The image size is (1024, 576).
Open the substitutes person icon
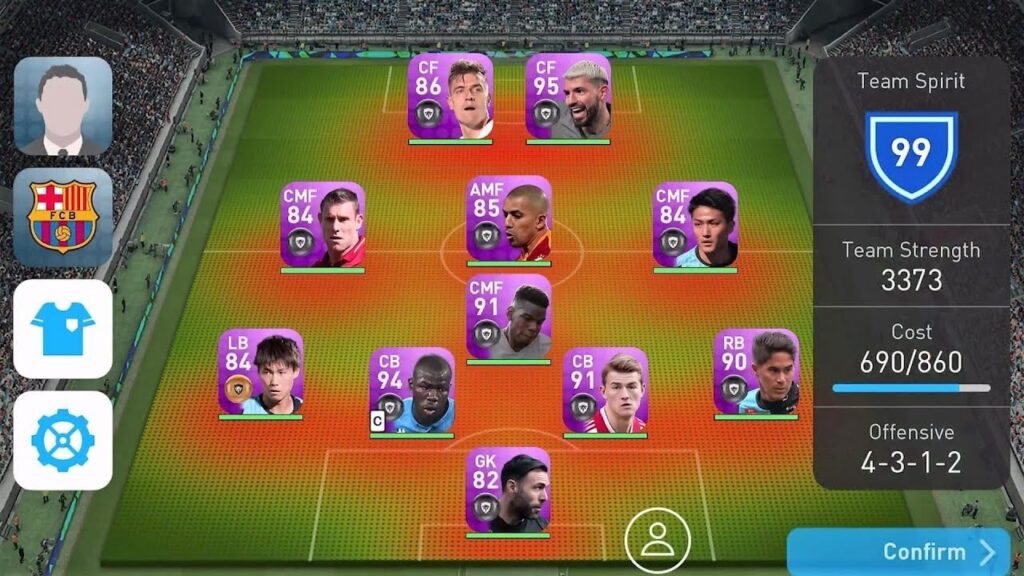click(657, 540)
